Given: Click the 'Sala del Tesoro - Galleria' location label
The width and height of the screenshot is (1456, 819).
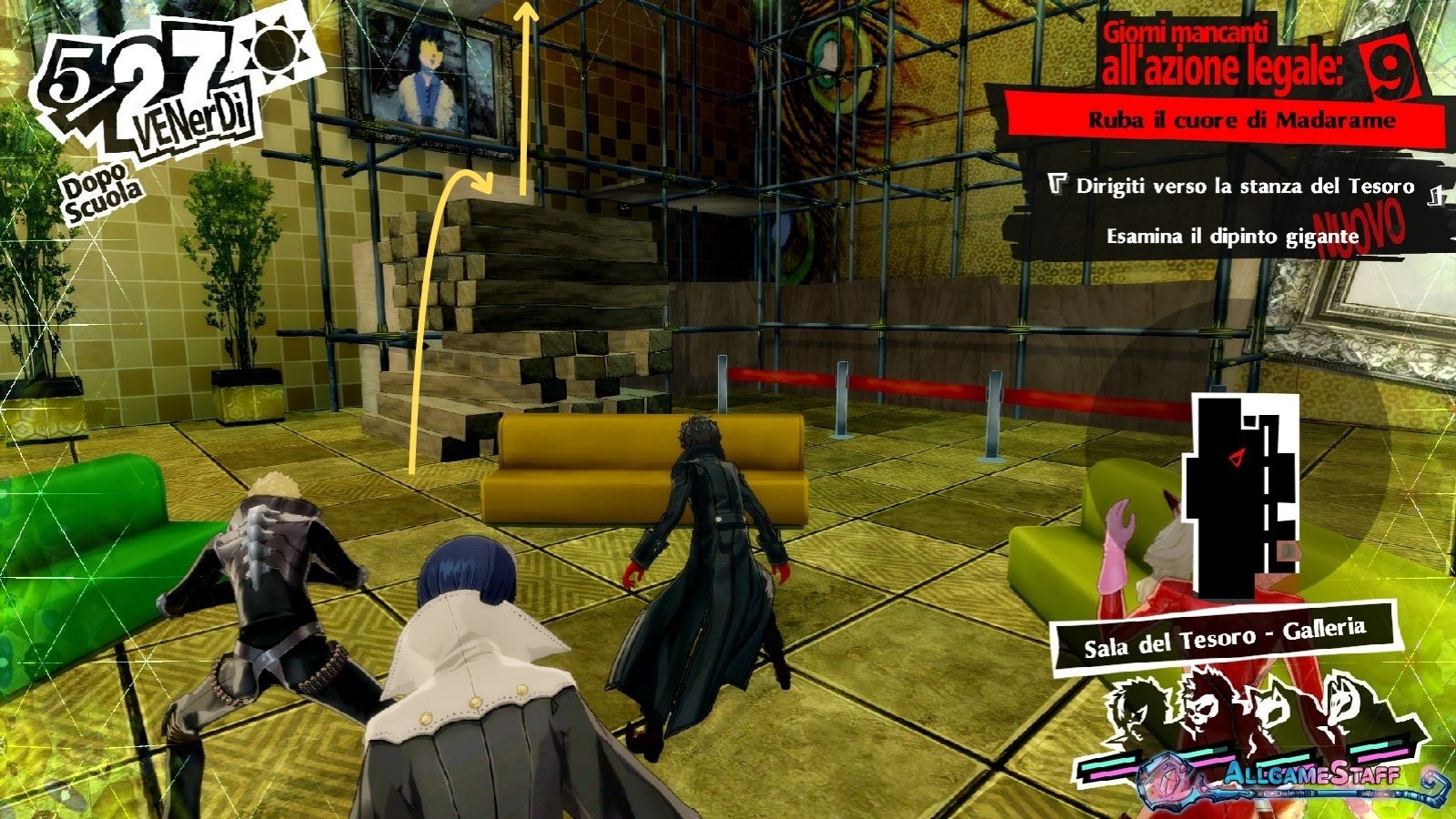Looking at the screenshot, I should (x=1224, y=636).
